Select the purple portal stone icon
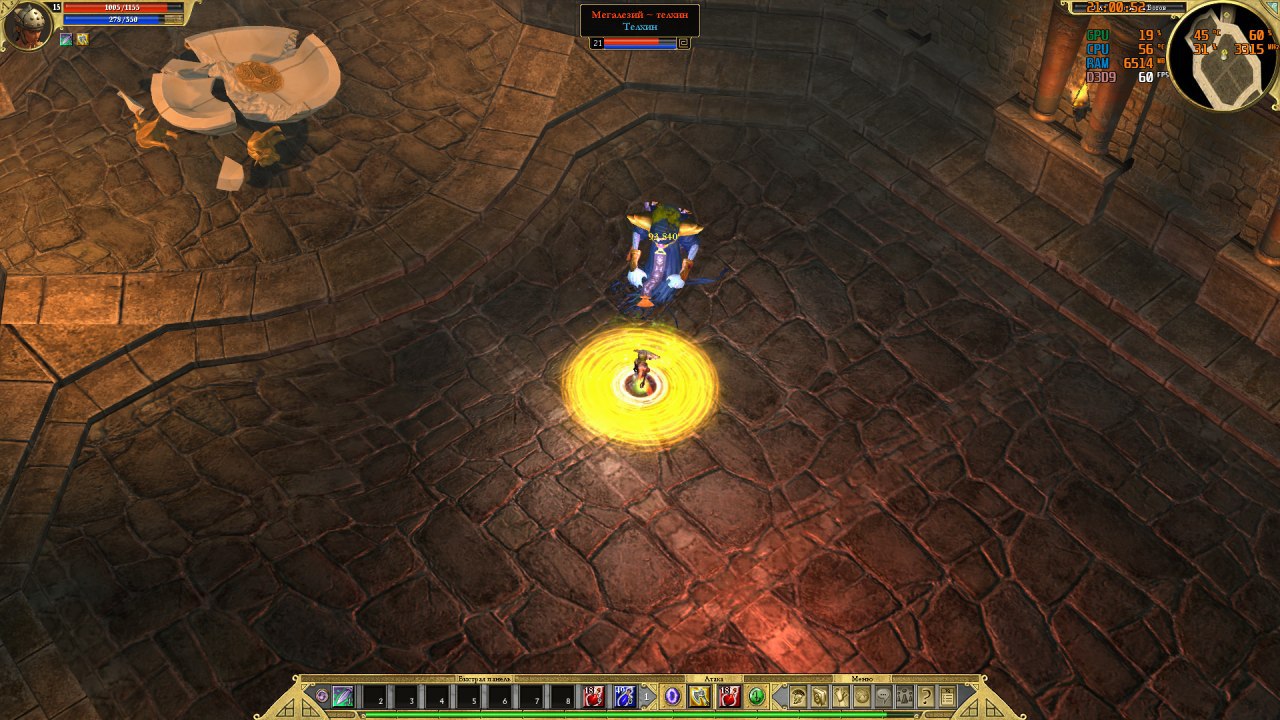The image size is (1280, 720). click(673, 696)
